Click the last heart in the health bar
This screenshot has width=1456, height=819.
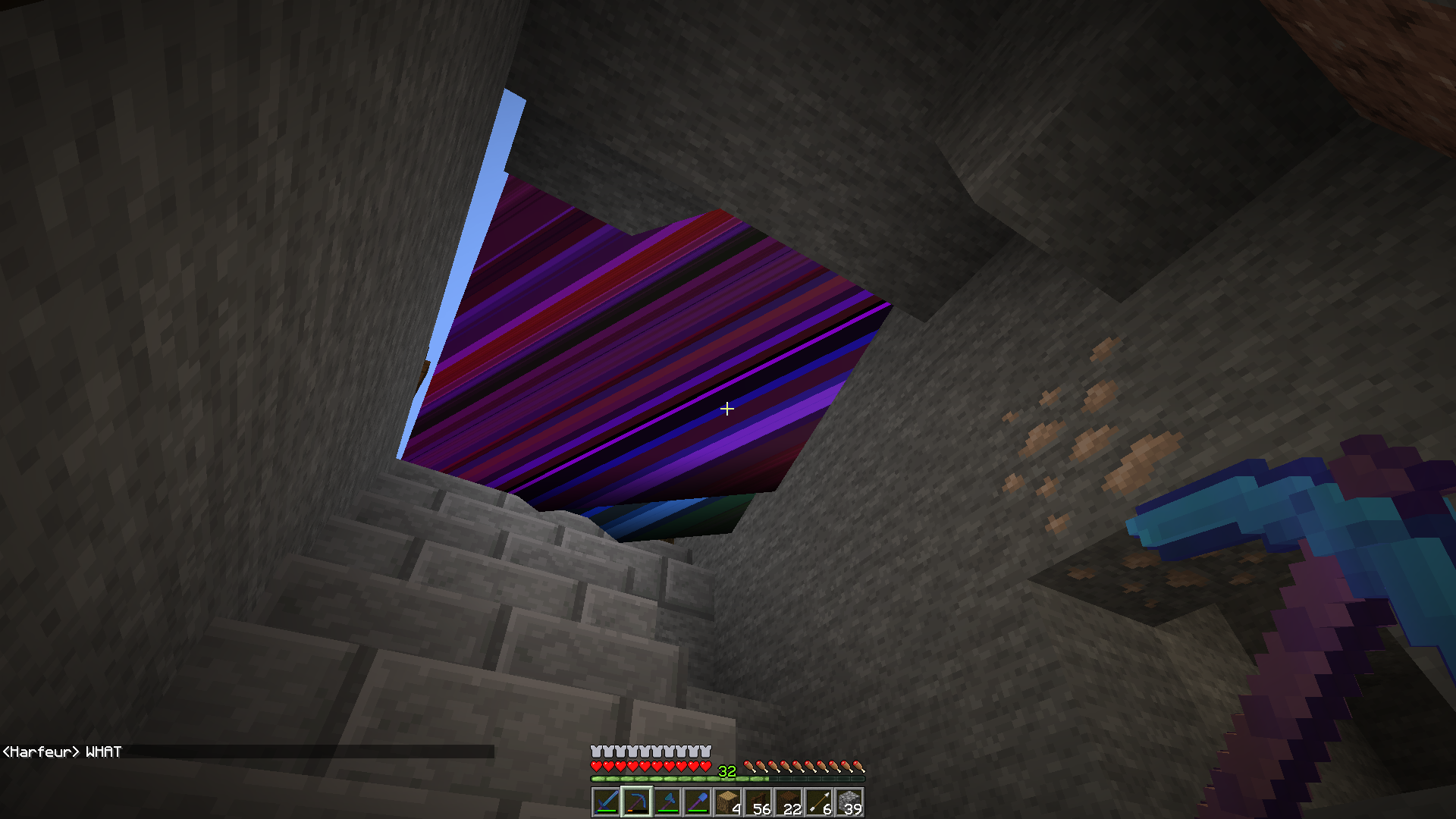(705, 766)
